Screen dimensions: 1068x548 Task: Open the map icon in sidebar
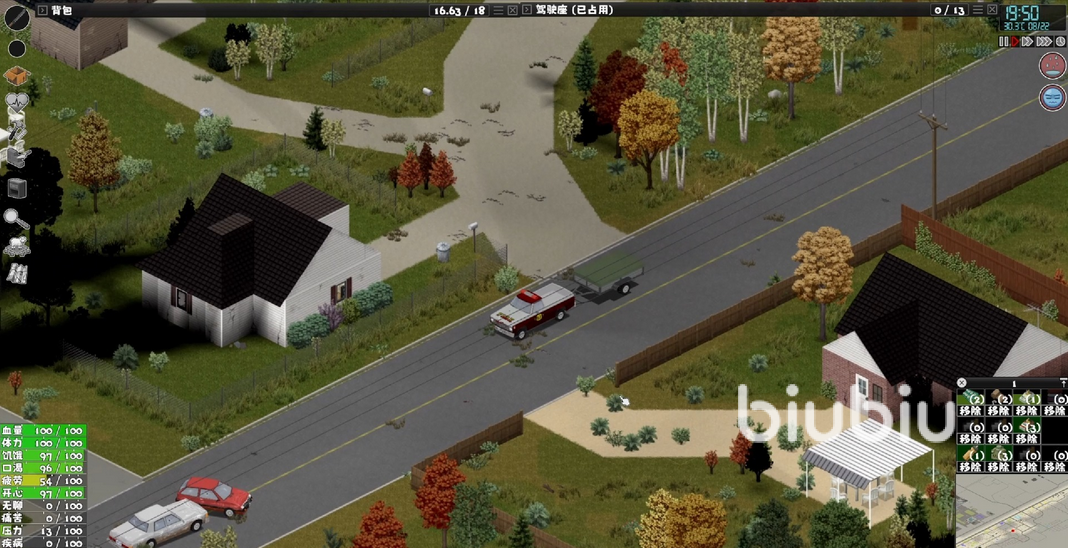(x=17, y=273)
